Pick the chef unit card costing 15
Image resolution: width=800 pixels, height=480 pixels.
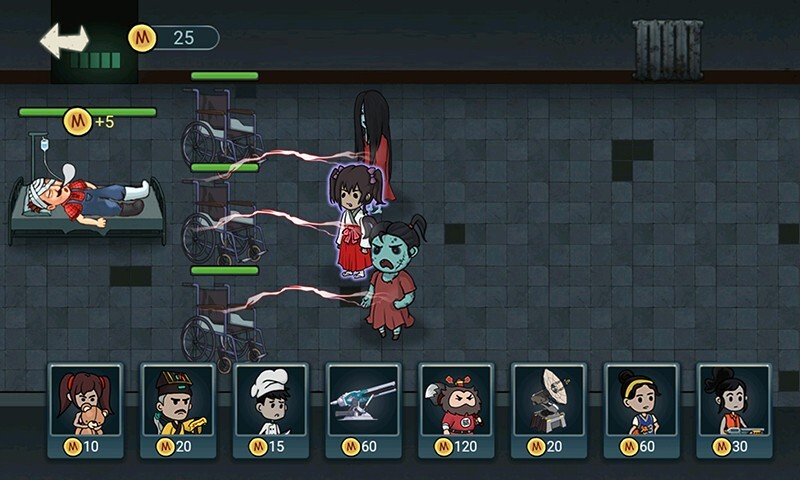pos(271,408)
